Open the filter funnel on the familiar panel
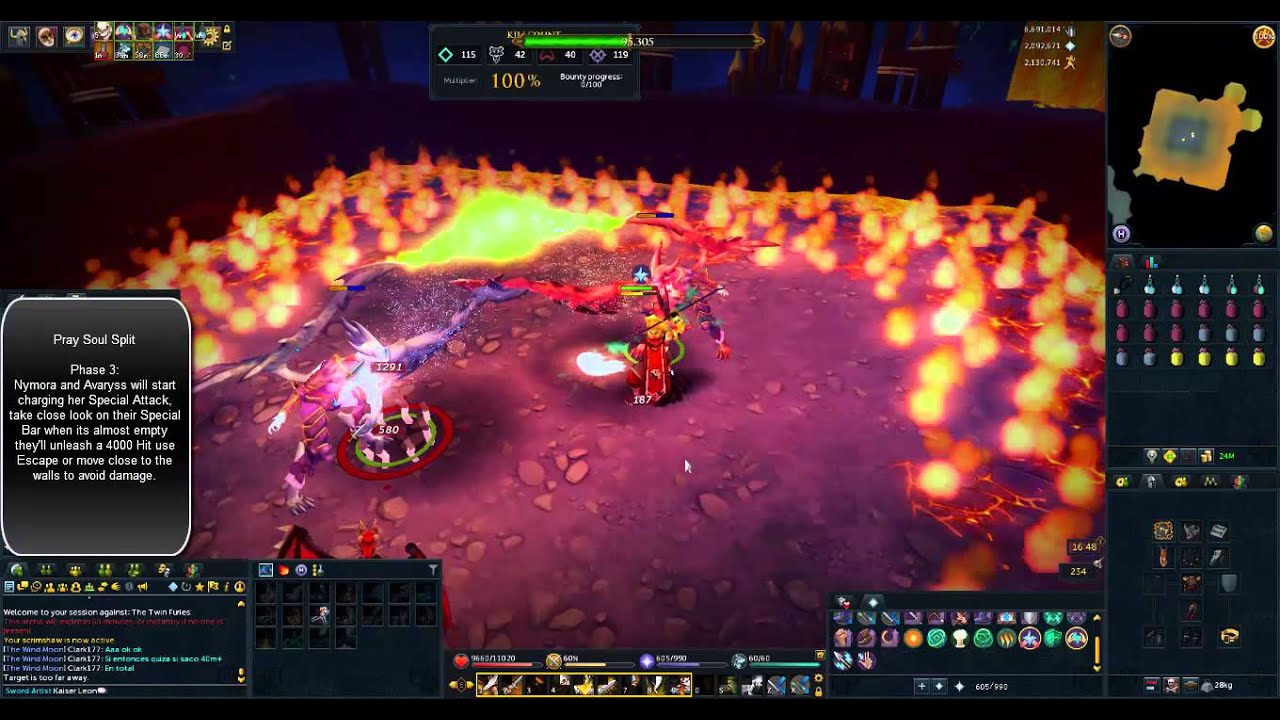The image size is (1280, 720). 433,570
